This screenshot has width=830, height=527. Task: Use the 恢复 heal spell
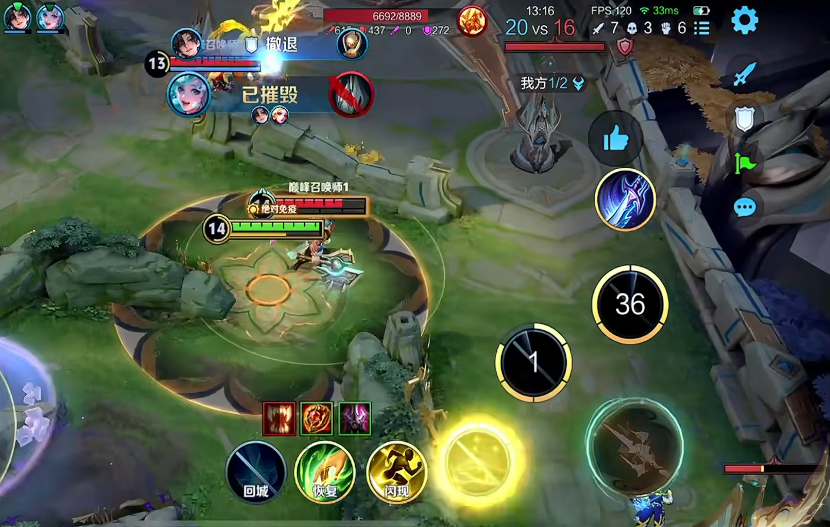pyautogui.click(x=325, y=471)
